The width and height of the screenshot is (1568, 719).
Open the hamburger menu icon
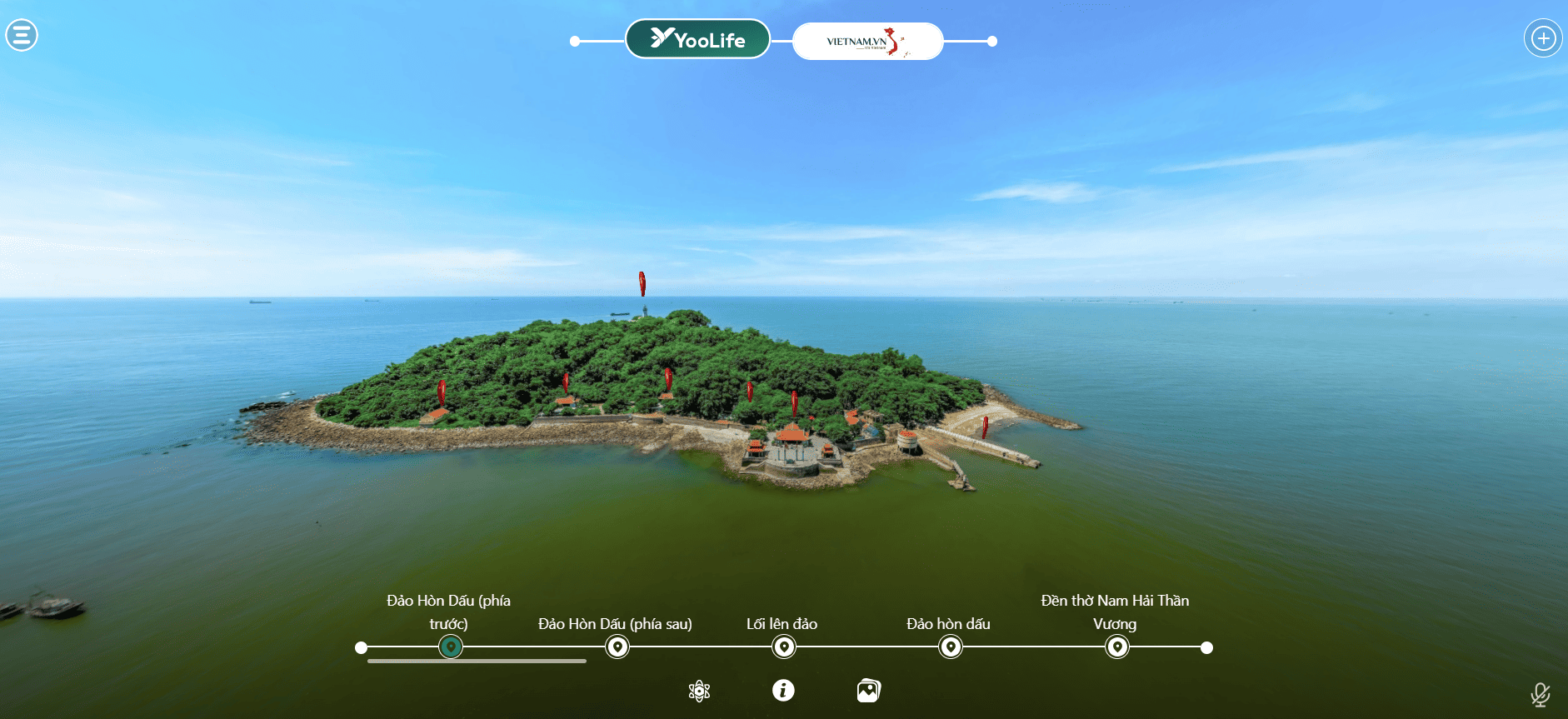point(22,35)
